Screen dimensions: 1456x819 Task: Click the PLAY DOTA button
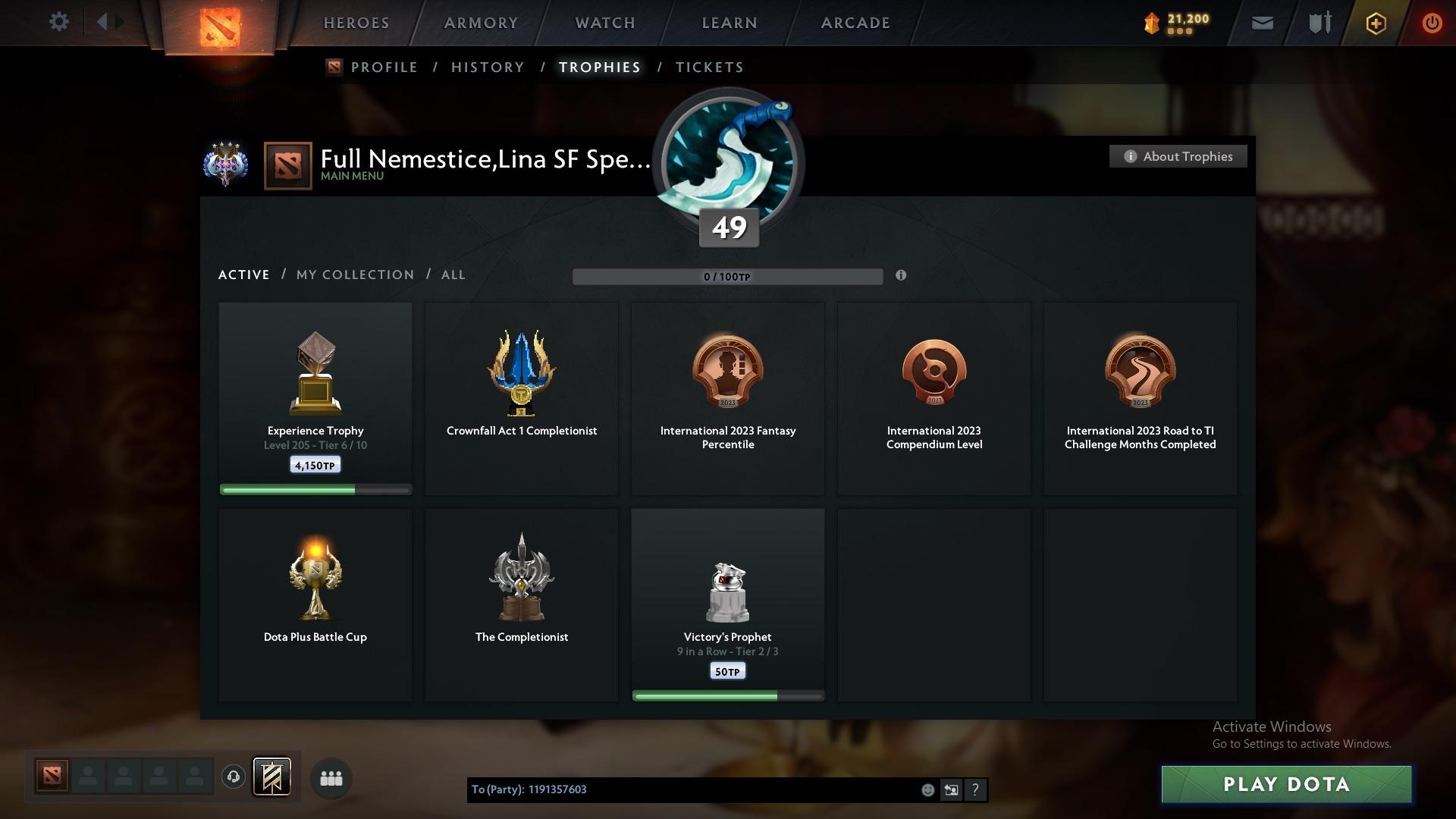(x=1285, y=785)
